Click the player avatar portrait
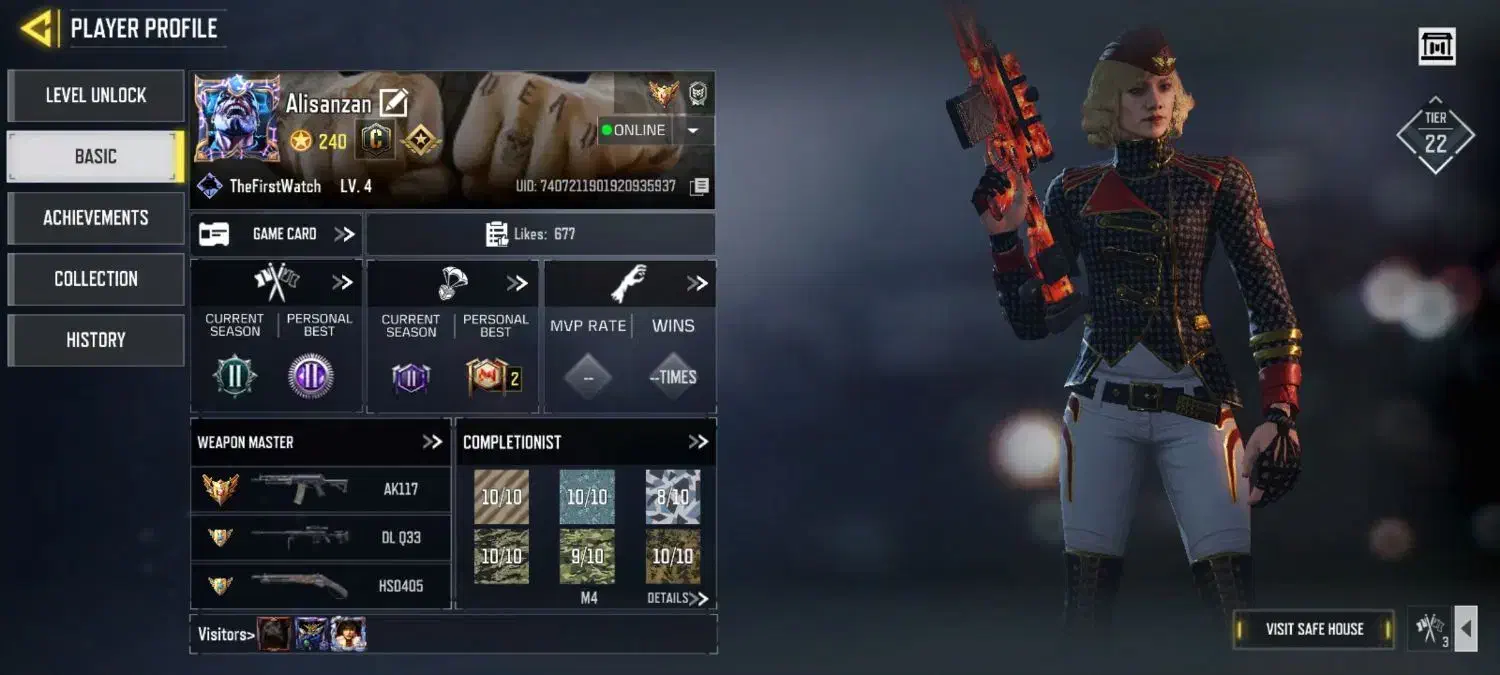This screenshot has width=1500, height=675. pyautogui.click(x=237, y=118)
